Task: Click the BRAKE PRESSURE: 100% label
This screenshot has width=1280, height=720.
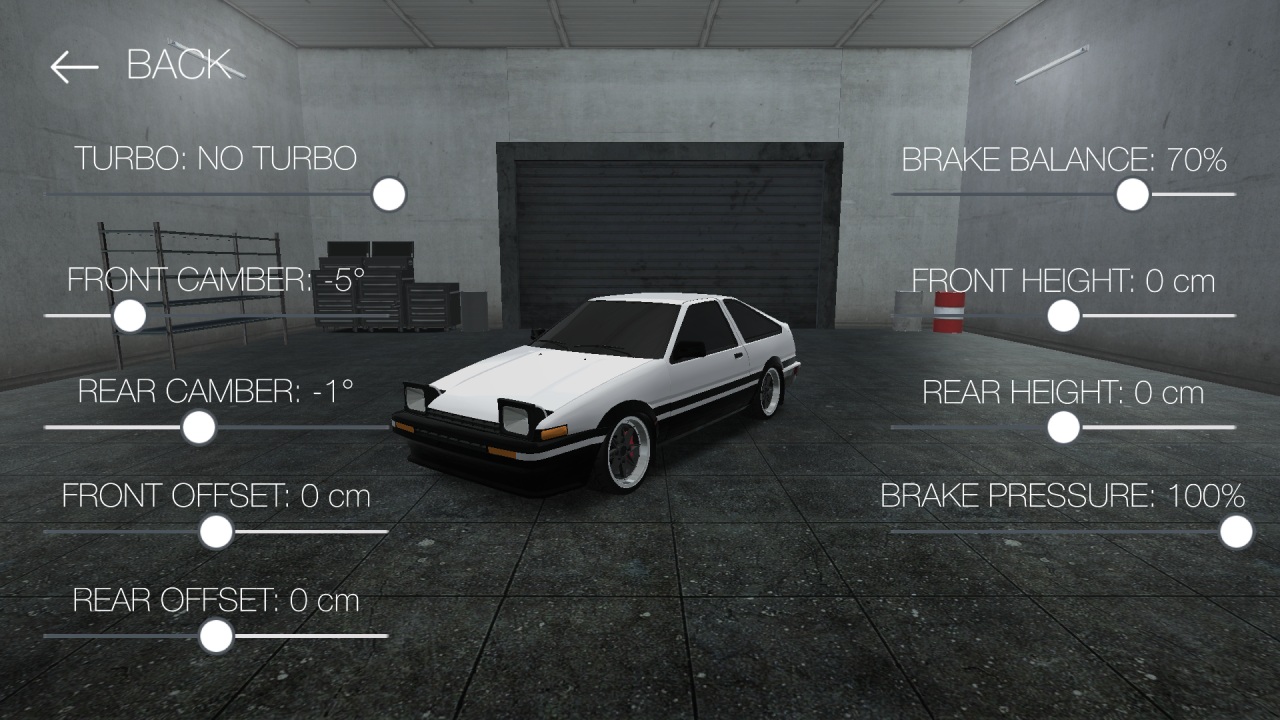Action: [1062, 494]
